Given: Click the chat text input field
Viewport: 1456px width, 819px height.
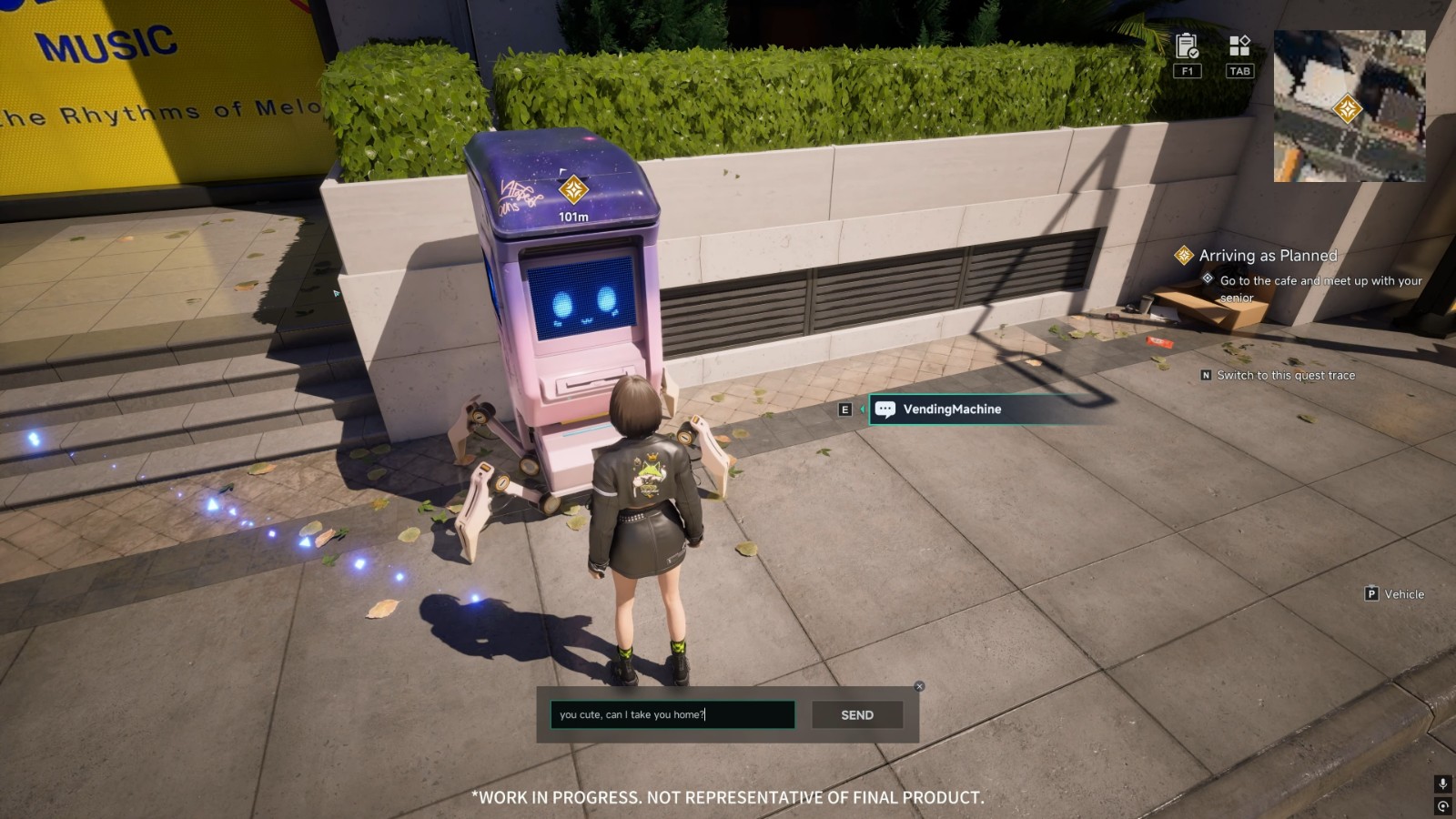Looking at the screenshot, I should [x=672, y=715].
